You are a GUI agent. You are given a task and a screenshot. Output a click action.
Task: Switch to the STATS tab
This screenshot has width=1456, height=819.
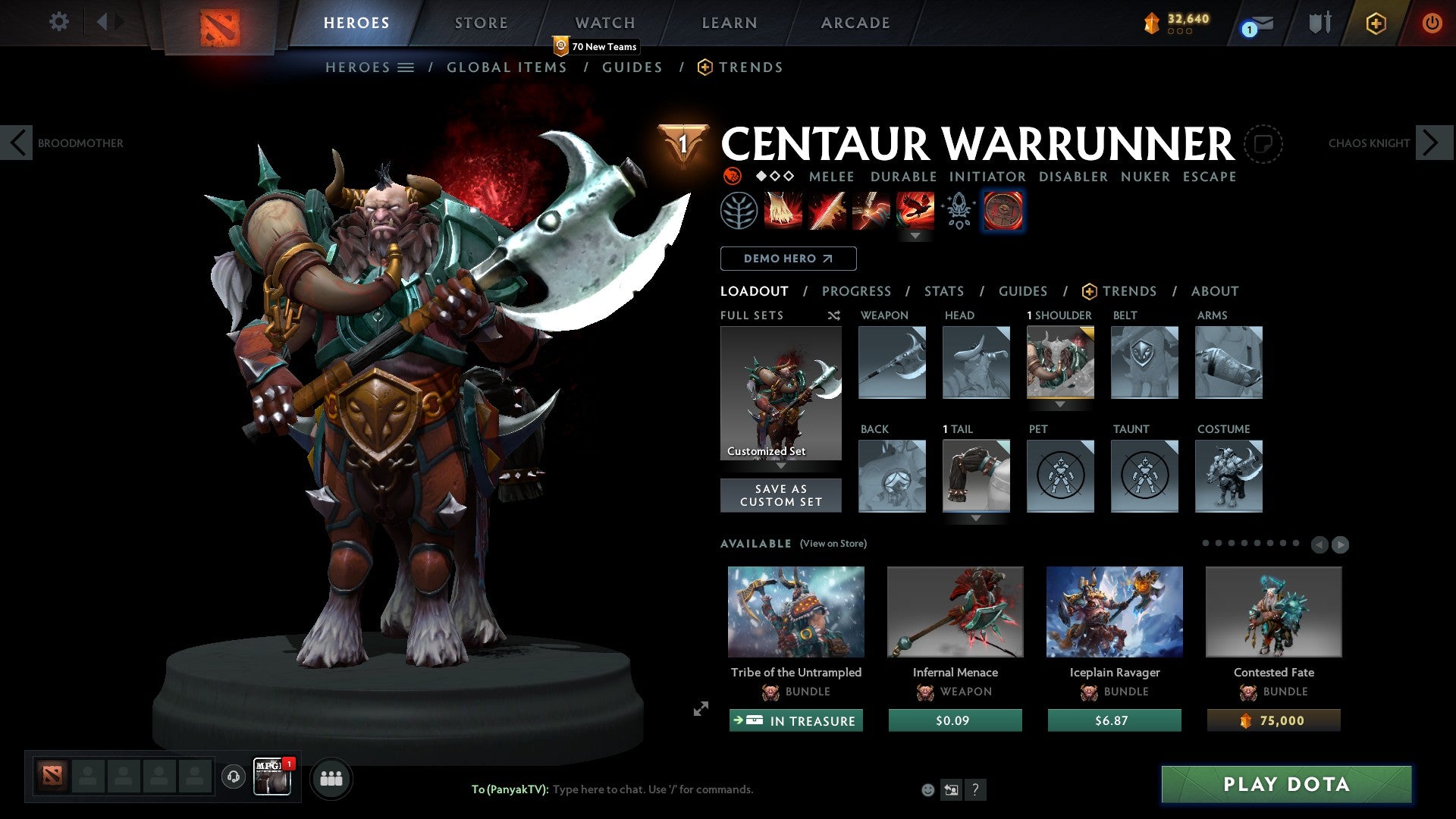point(943,291)
